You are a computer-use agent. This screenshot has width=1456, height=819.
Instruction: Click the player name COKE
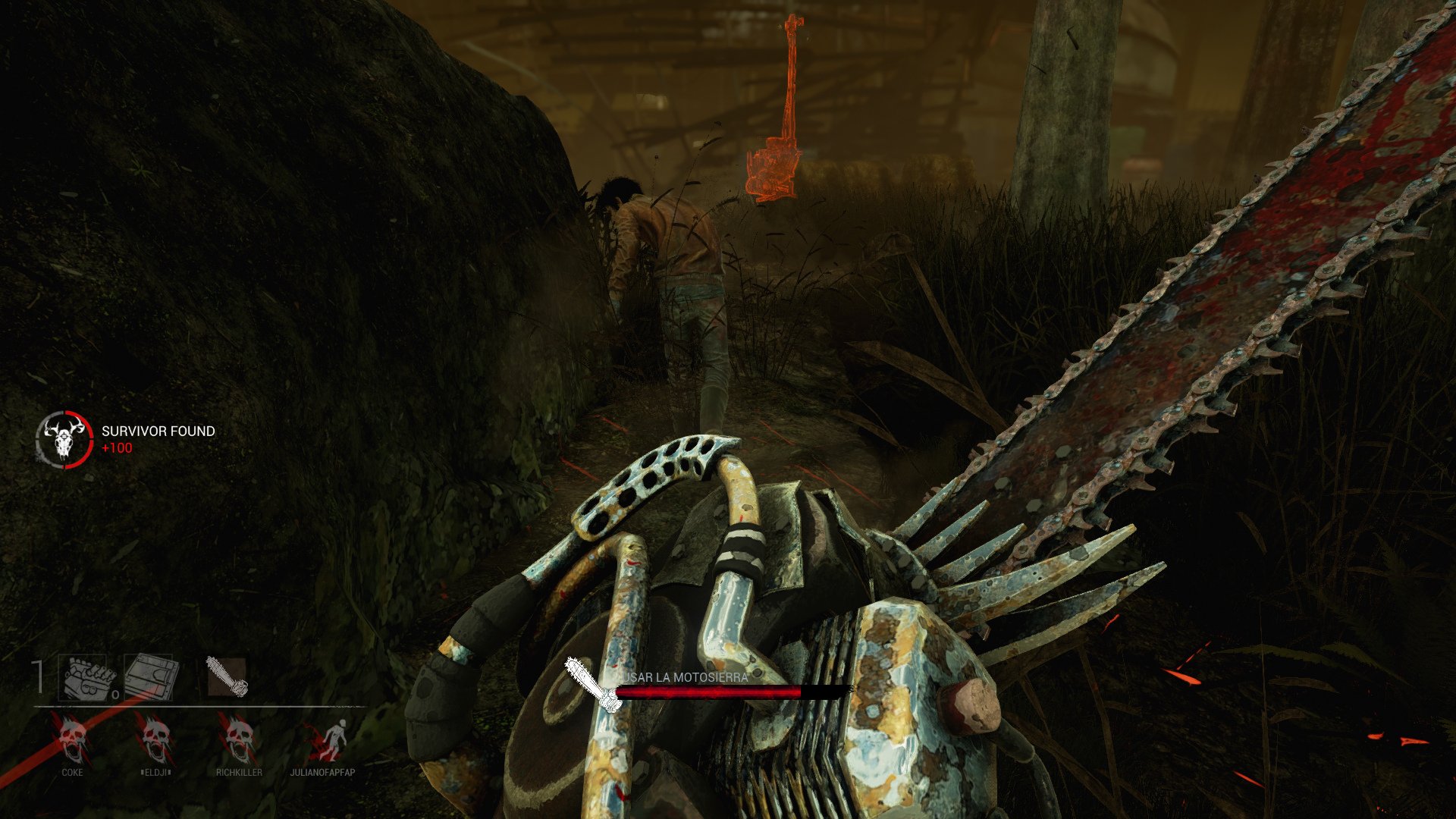[73, 772]
